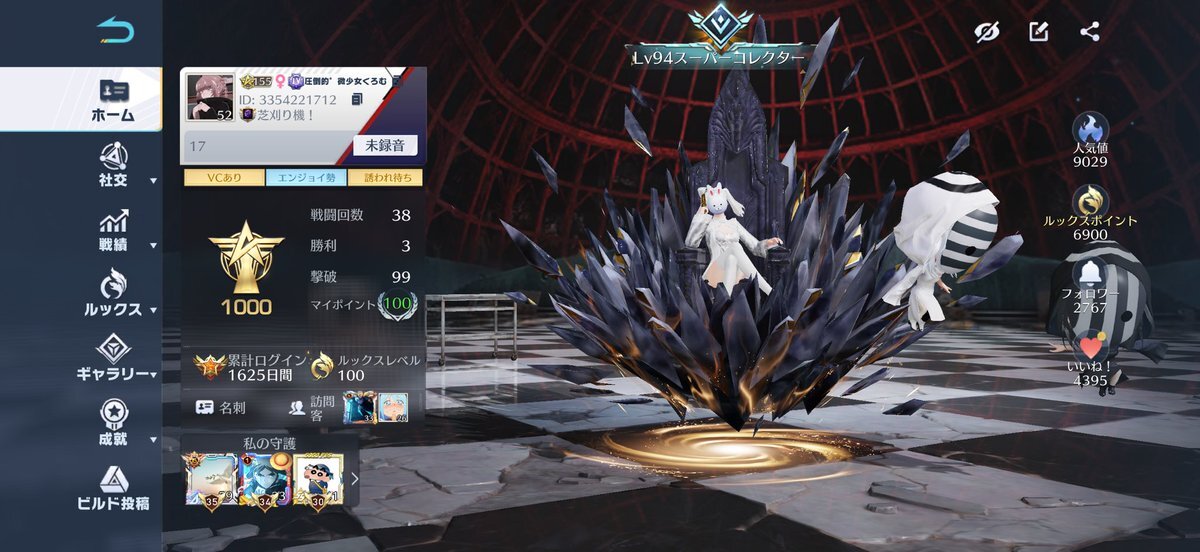Open the 社交 menu
1200x552 pixels.
pos(114,165)
